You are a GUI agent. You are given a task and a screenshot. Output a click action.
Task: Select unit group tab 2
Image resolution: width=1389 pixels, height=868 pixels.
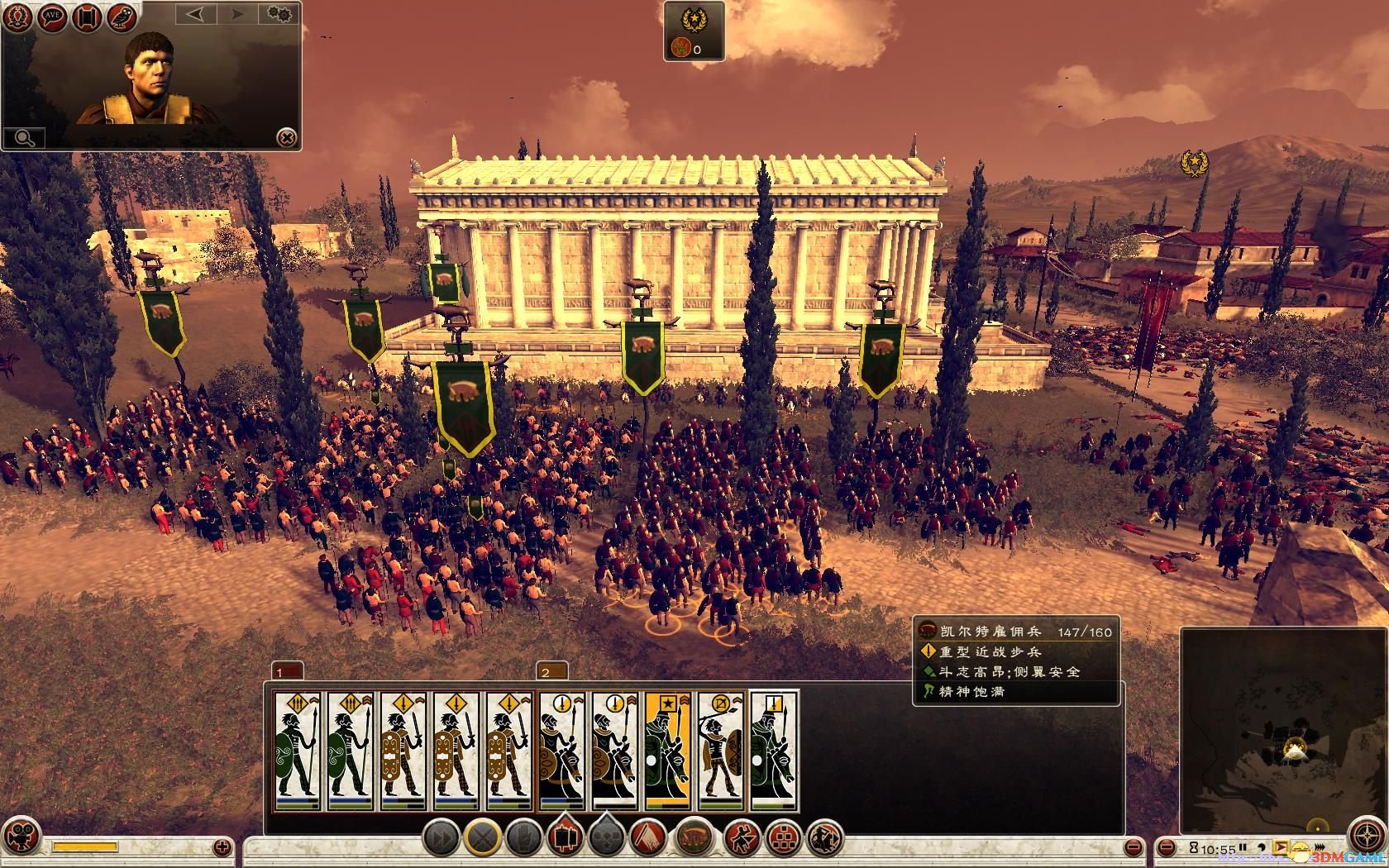click(x=551, y=671)
